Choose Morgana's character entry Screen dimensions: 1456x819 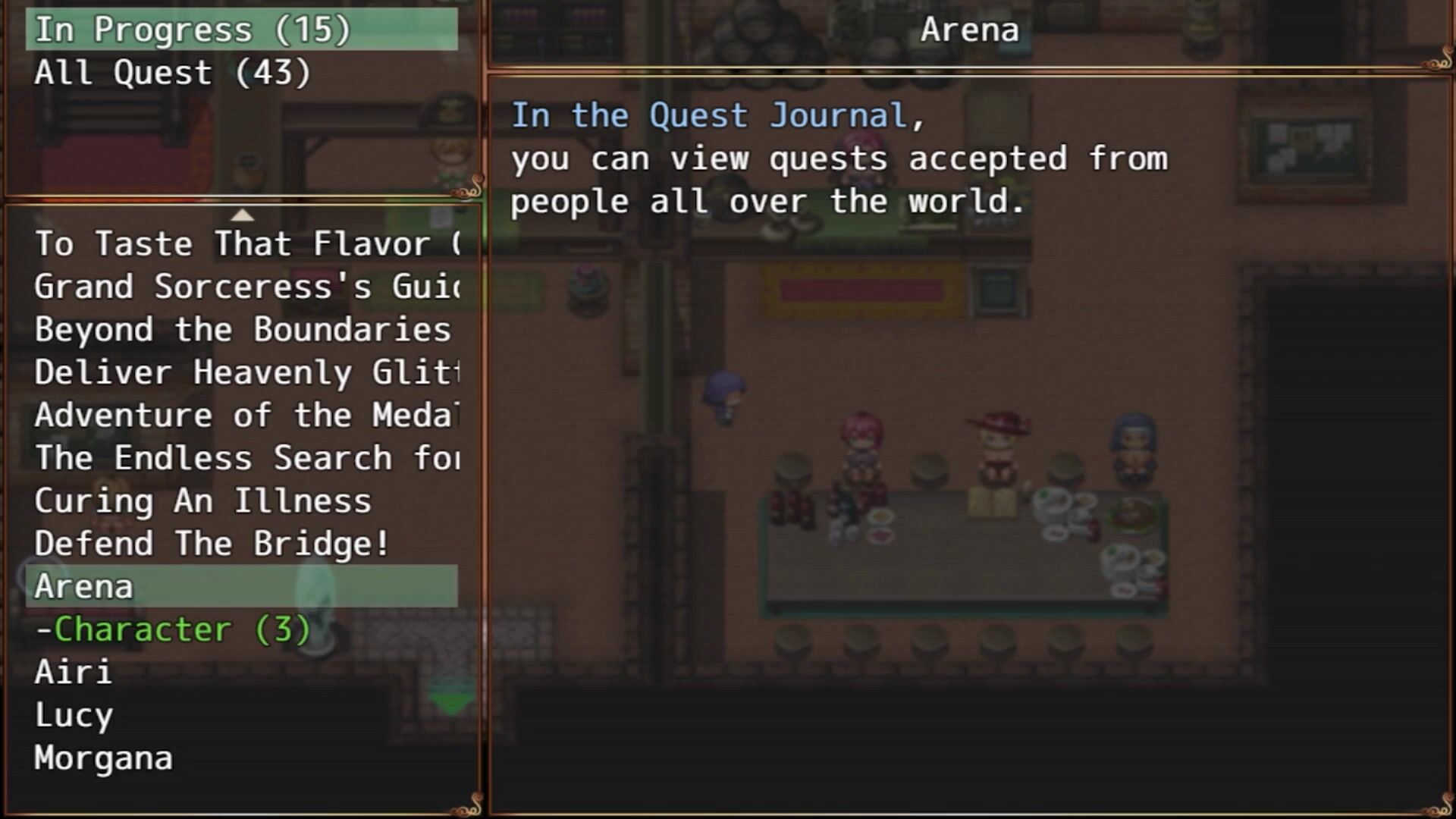104,758
